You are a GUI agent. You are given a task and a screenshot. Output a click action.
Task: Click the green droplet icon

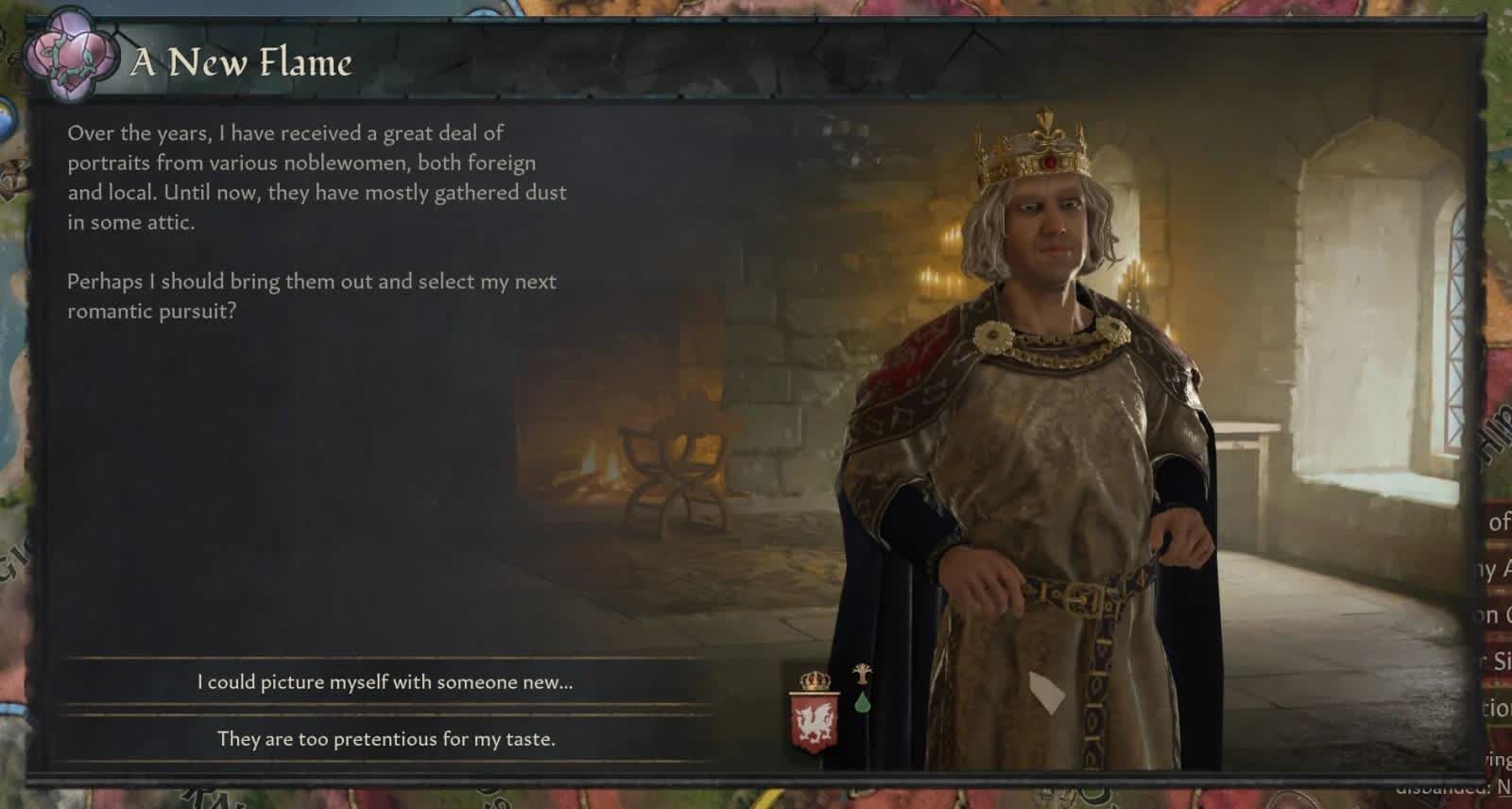[x=862, y=702]
